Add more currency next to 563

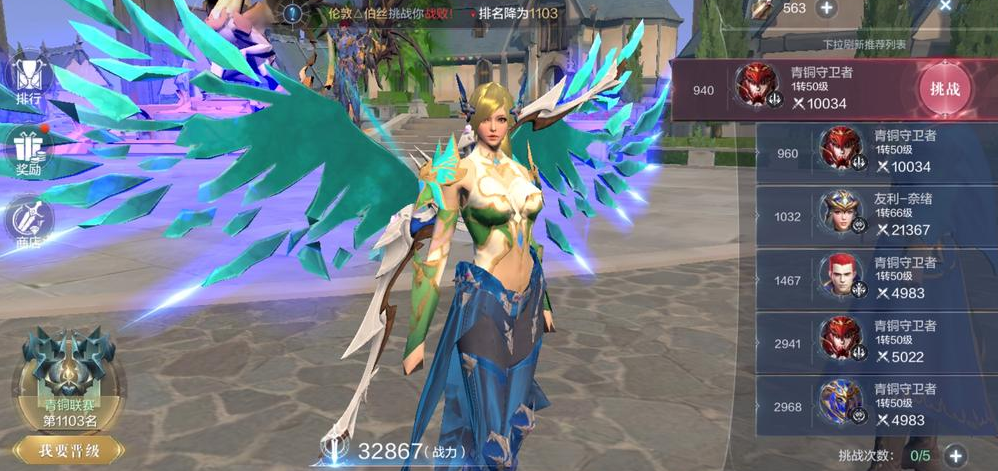tap(827, 8)
